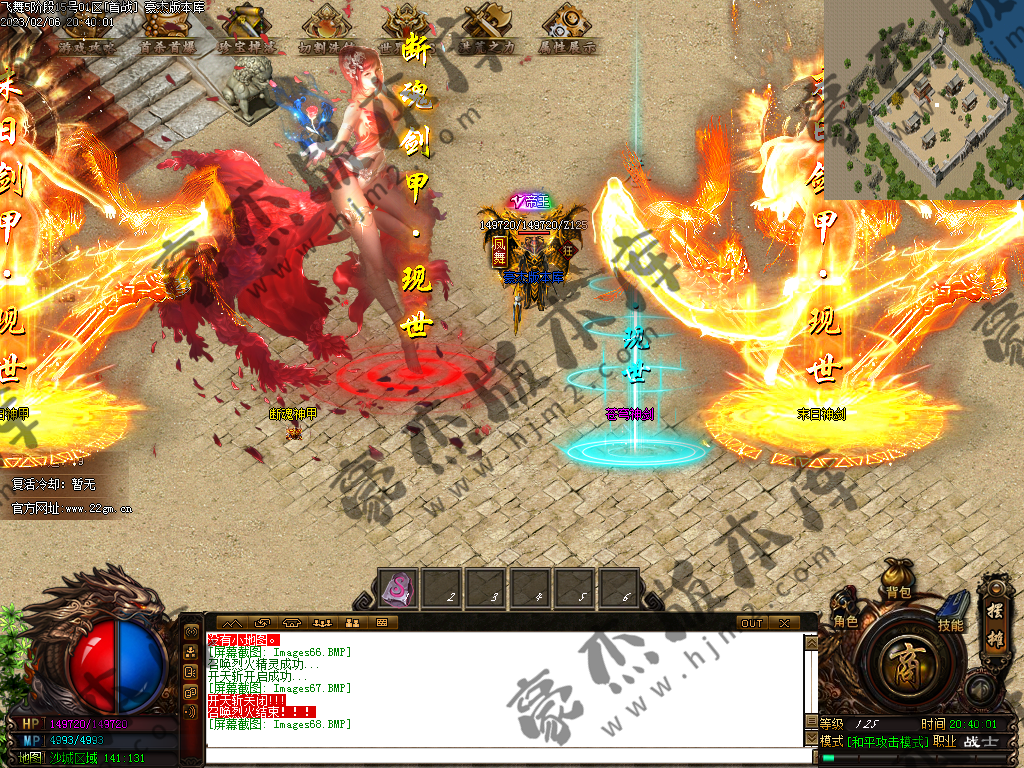Image resolution: width=1024 pixels, height=768 pixels.
Task: Toggle the sound speaker button
Action: pyautogui.click(x=980, y=689)
